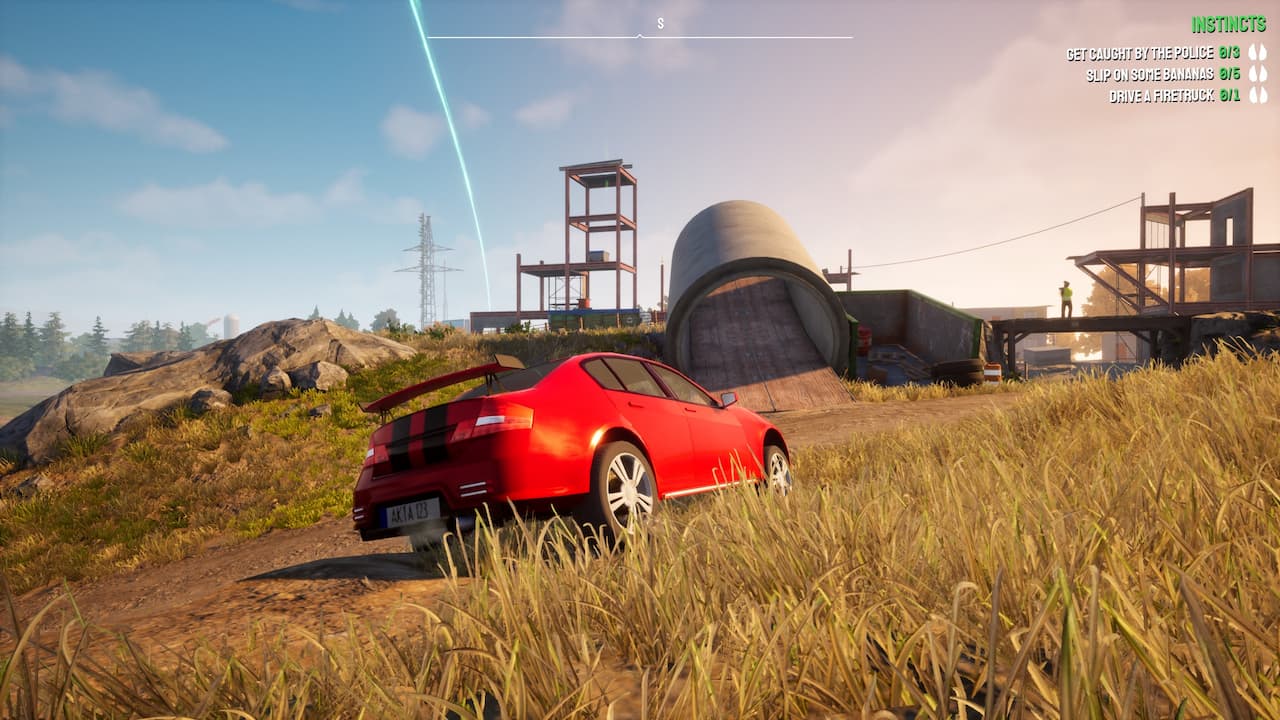Click the 0/5 bananas progress counter
This screenshot has width=1280, height=720.
point(1230,73)
